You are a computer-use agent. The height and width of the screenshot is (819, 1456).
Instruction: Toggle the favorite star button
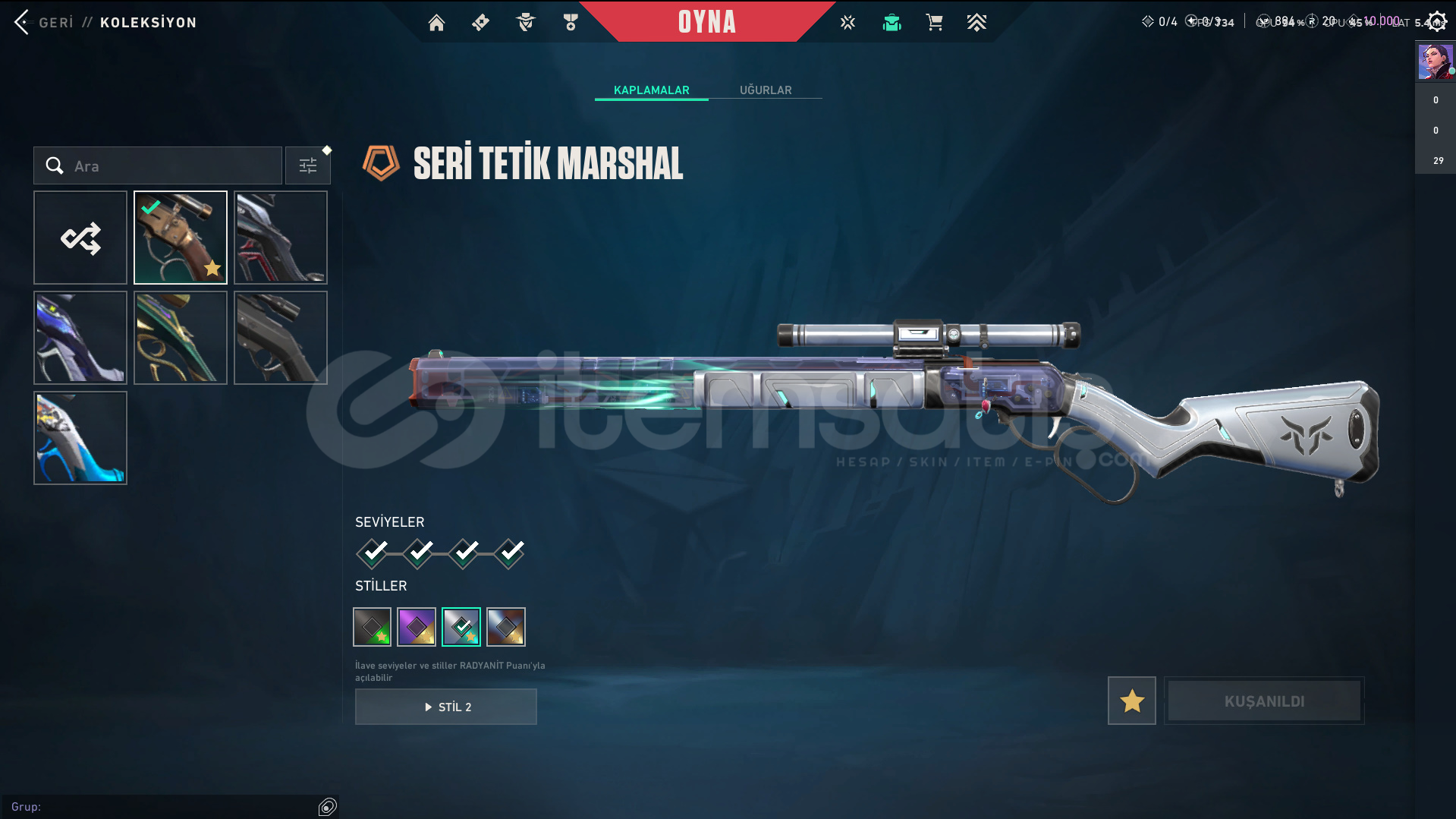click(1131, 701)
